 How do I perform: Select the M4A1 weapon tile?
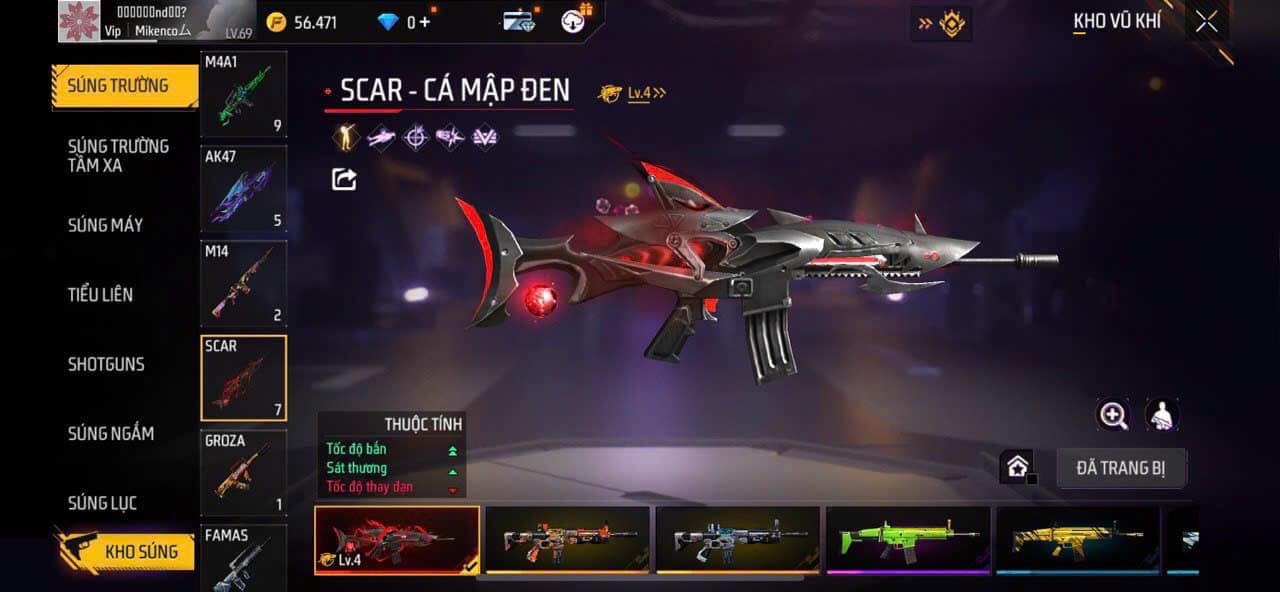pyautogui.click(x=243, y=94)
